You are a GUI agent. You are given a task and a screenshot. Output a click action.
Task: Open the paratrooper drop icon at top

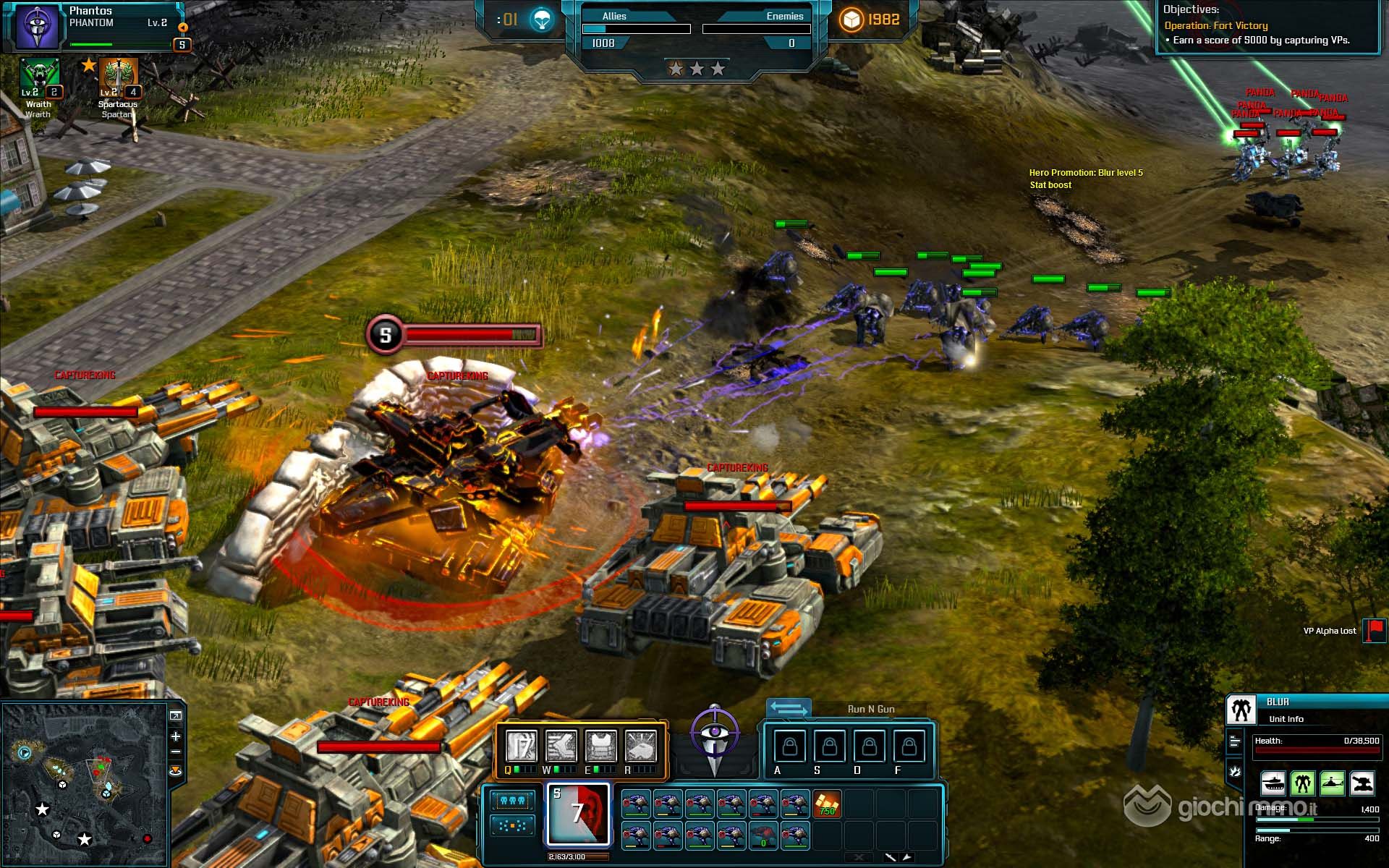click(x=541, y=20)
